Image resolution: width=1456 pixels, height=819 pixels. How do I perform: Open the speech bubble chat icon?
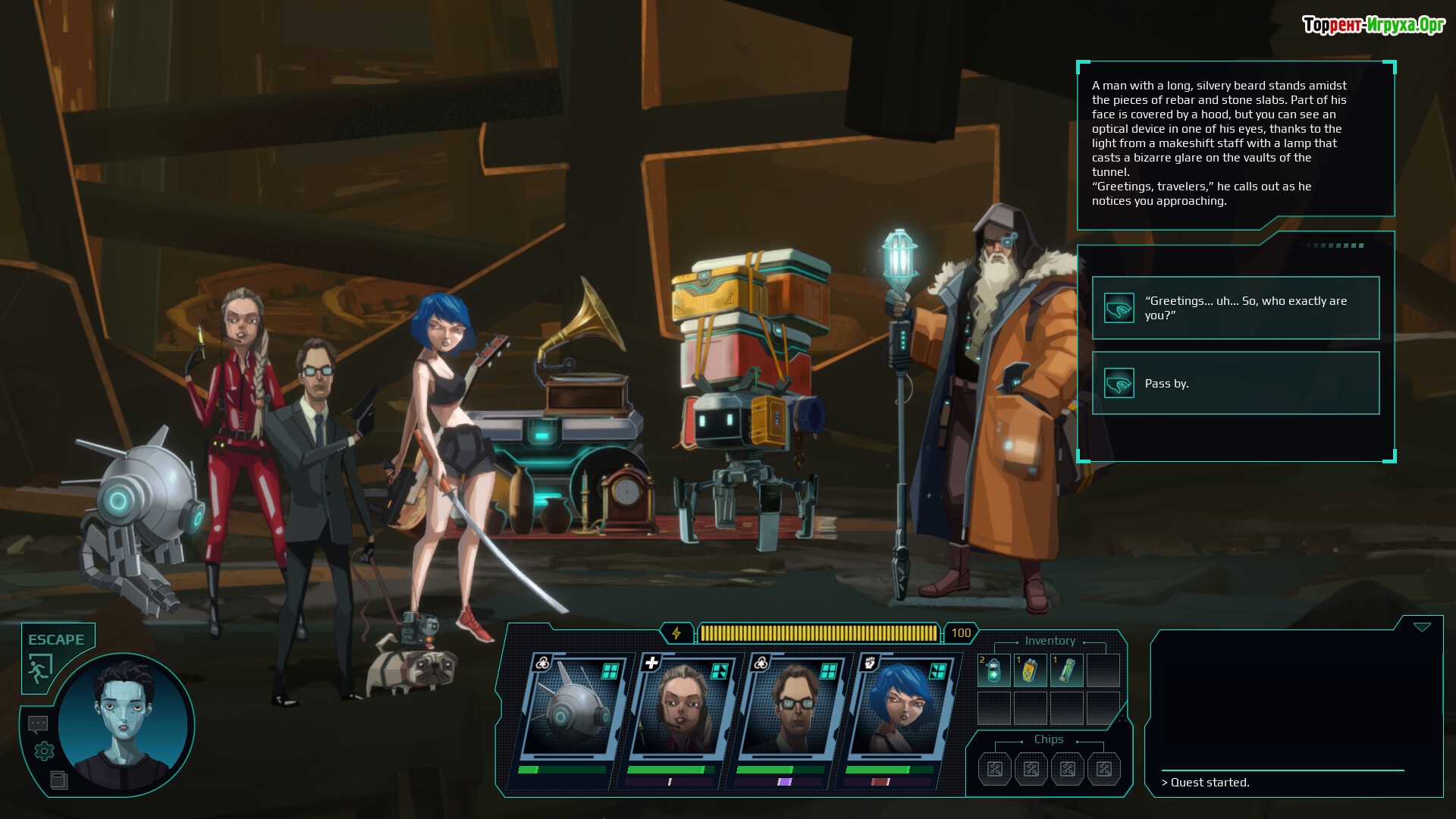pyautogui.click(x=38, y=724)
